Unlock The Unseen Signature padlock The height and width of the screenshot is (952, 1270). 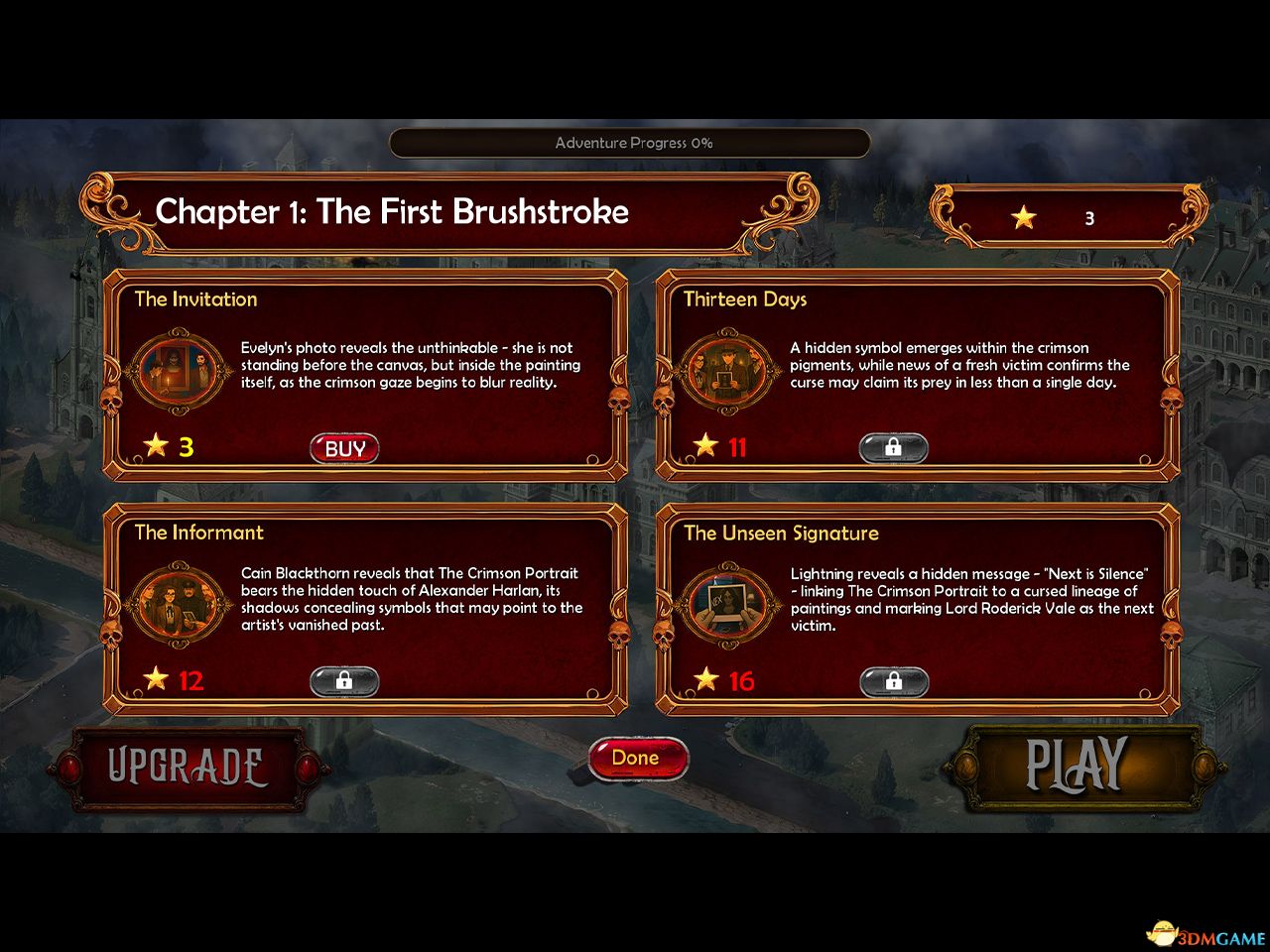895,681
